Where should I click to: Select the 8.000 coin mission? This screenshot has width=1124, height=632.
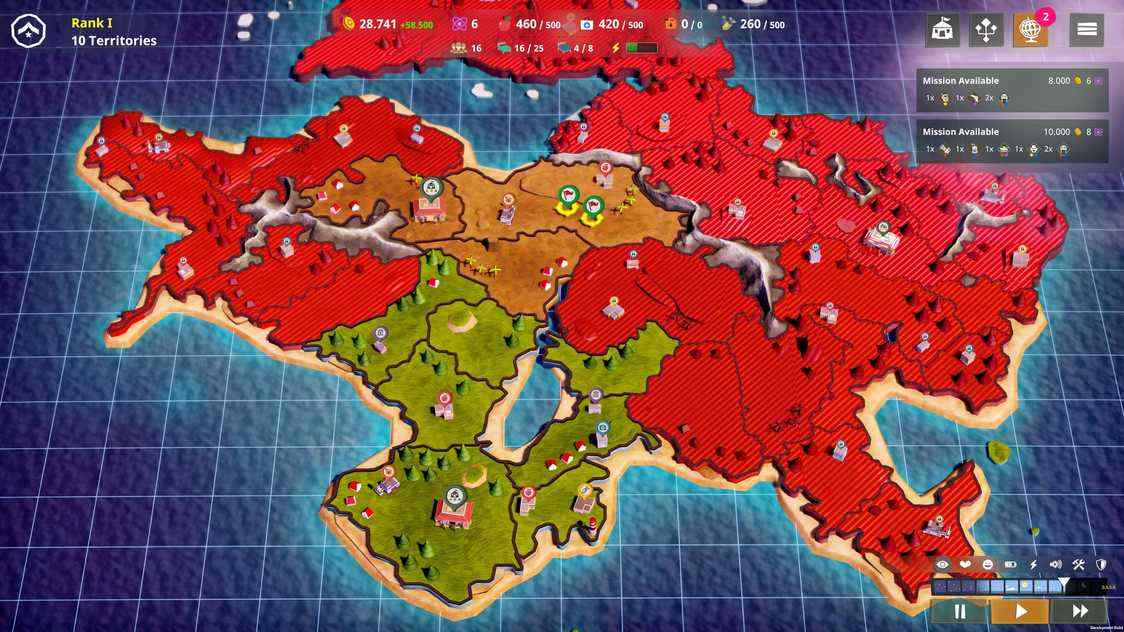pyautogui.click(x=1012, y=90)
